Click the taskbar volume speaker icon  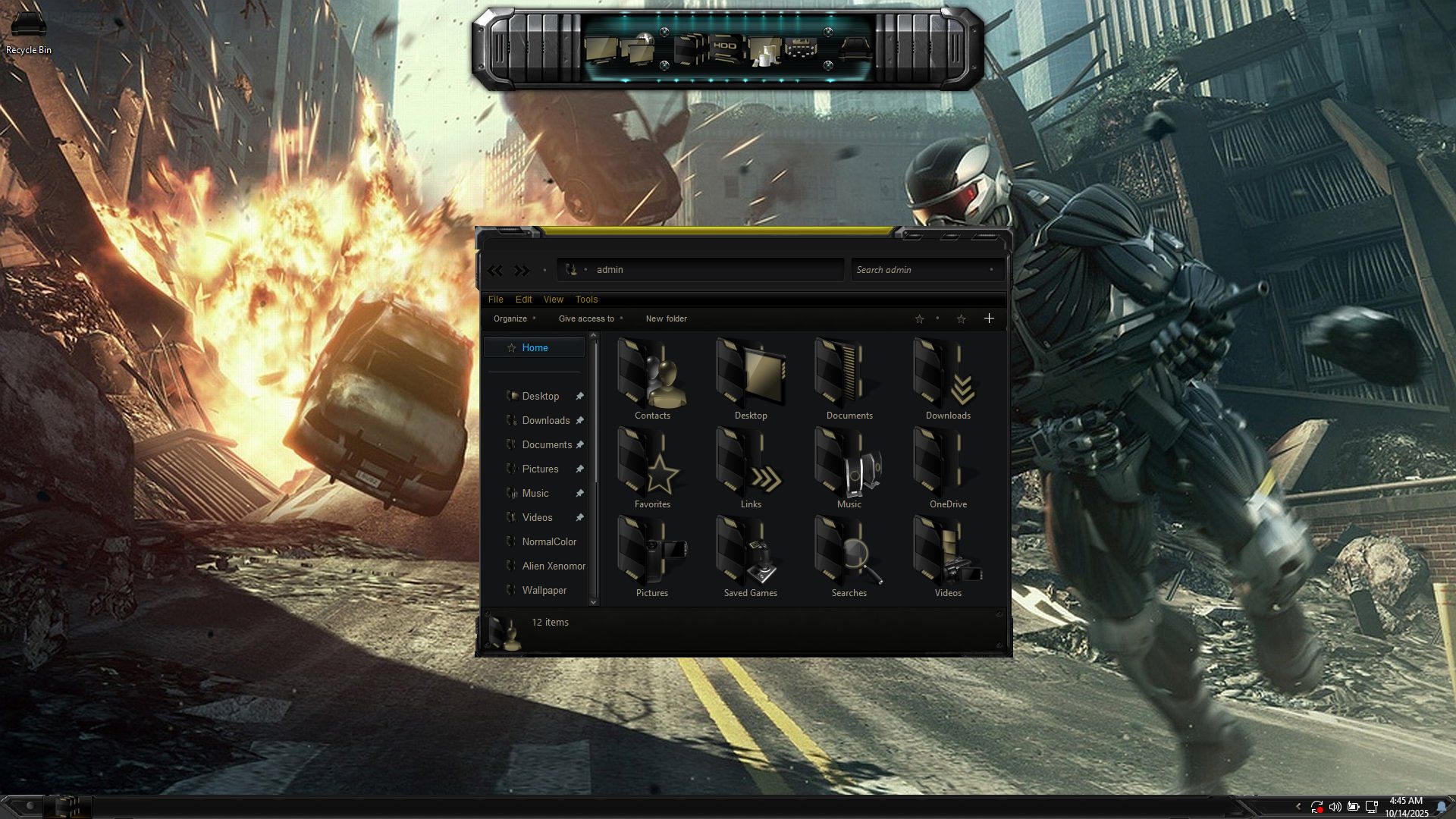click(1335, 807)
